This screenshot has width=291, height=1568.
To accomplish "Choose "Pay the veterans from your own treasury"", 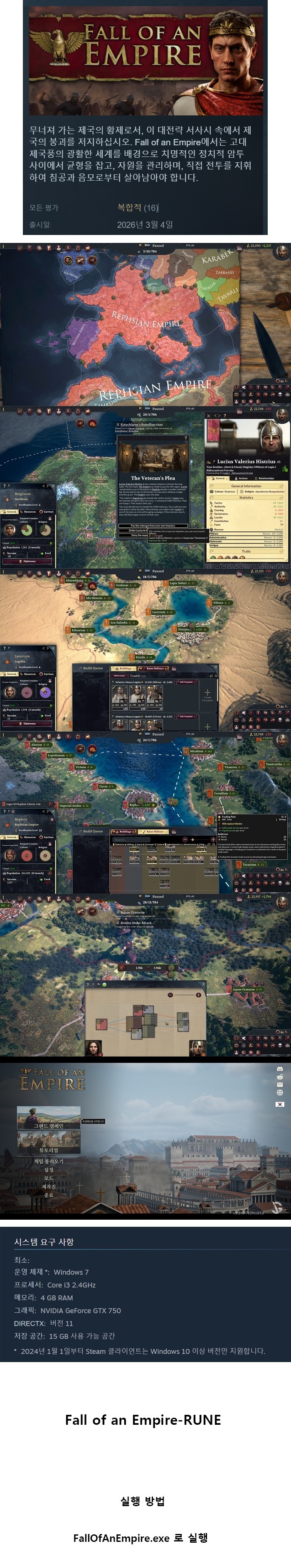I will tap(152, 525).
